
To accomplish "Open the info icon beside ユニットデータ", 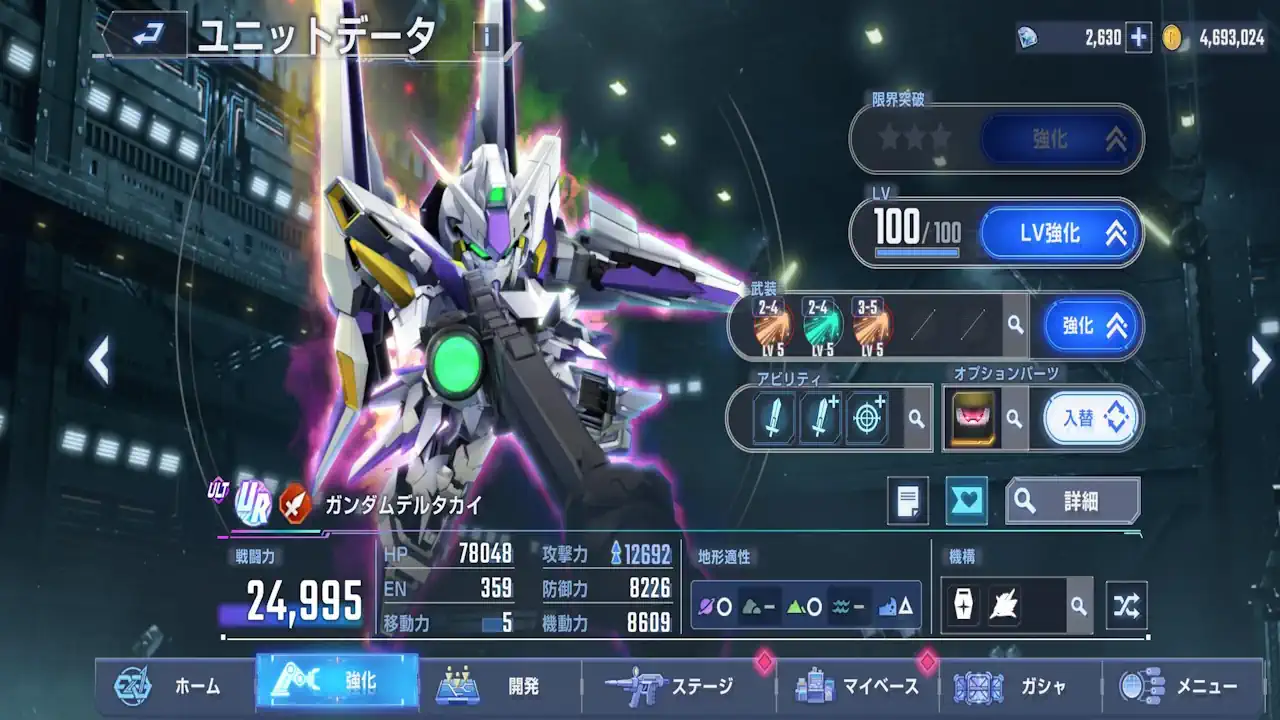I will pos(487,38).
